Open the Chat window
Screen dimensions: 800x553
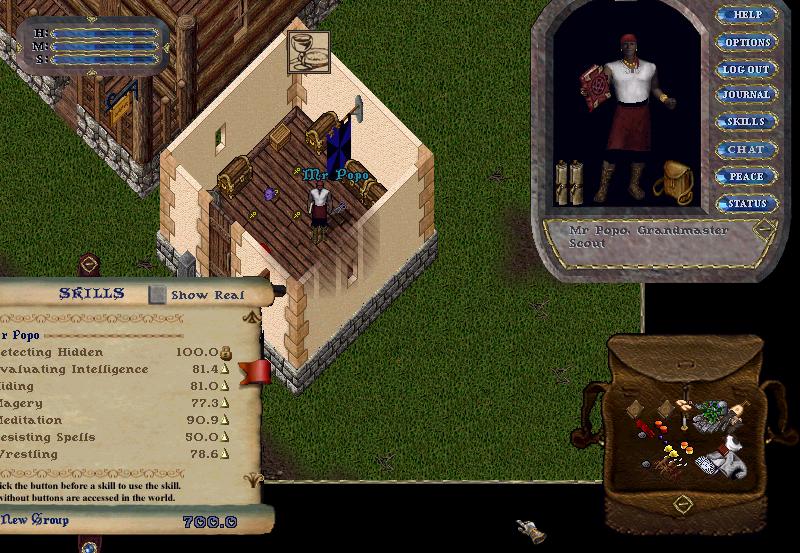(x=747, y=149)
